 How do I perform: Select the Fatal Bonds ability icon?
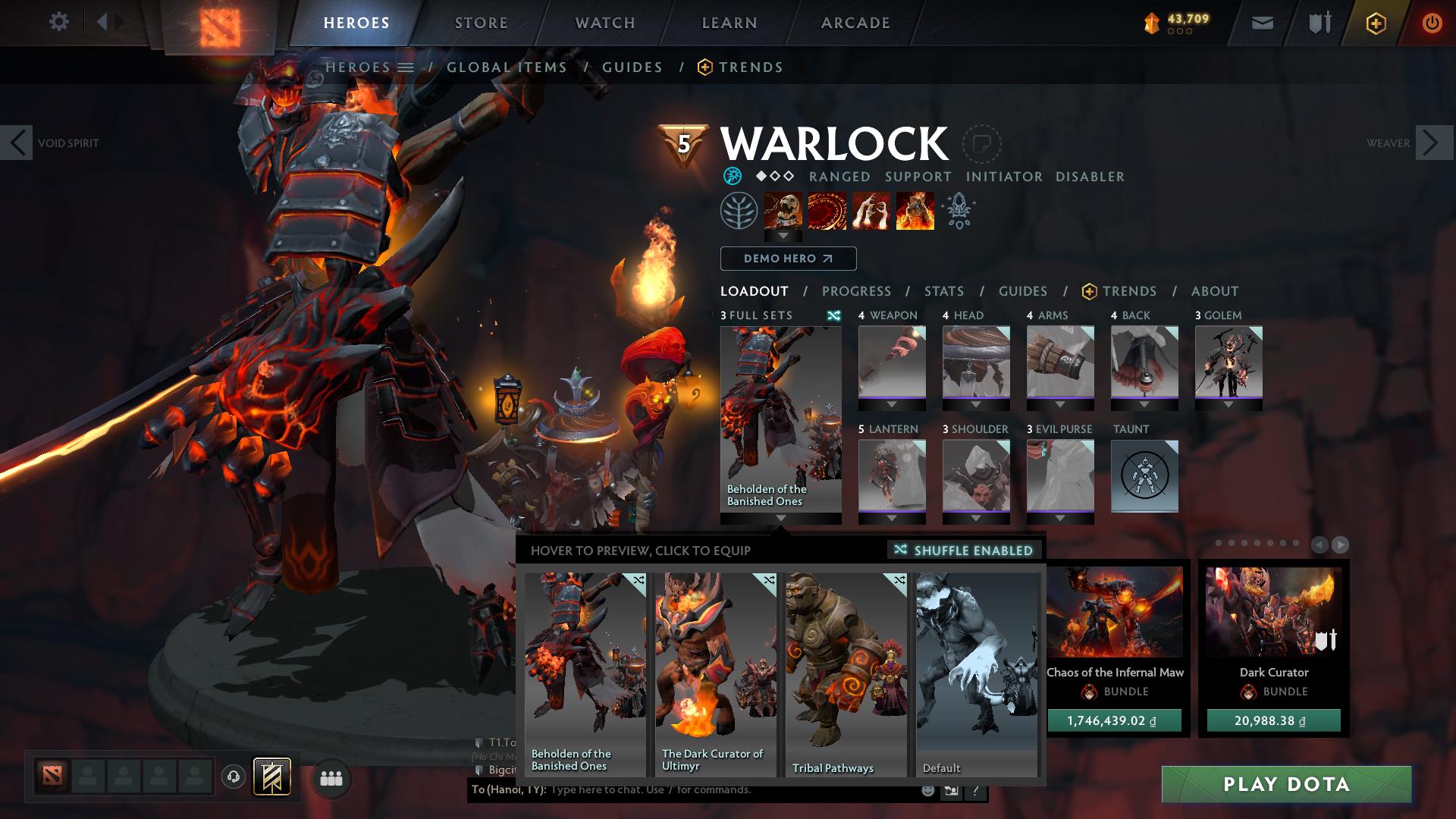tap(785, 212)
